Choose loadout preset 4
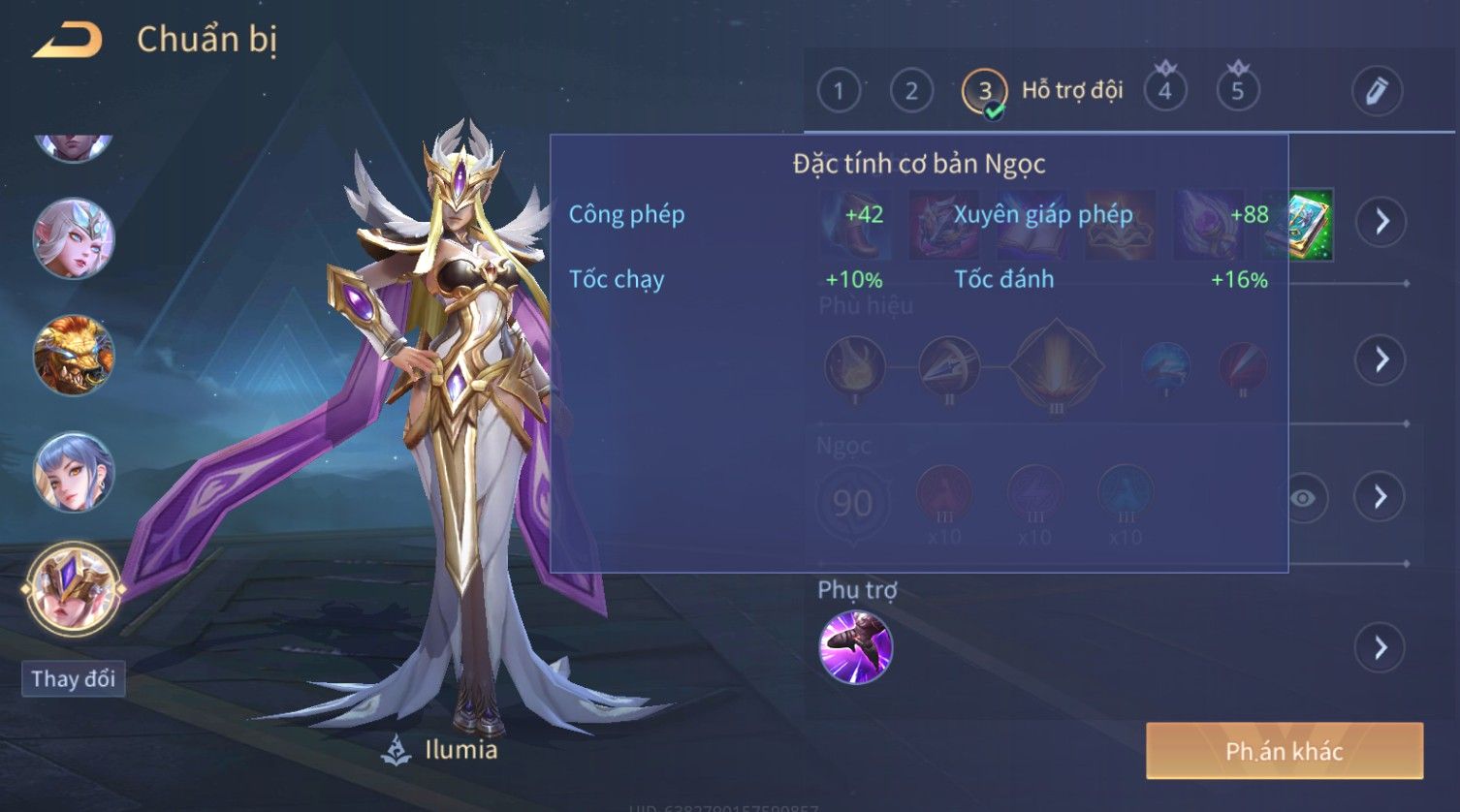 pos(1164,91)
